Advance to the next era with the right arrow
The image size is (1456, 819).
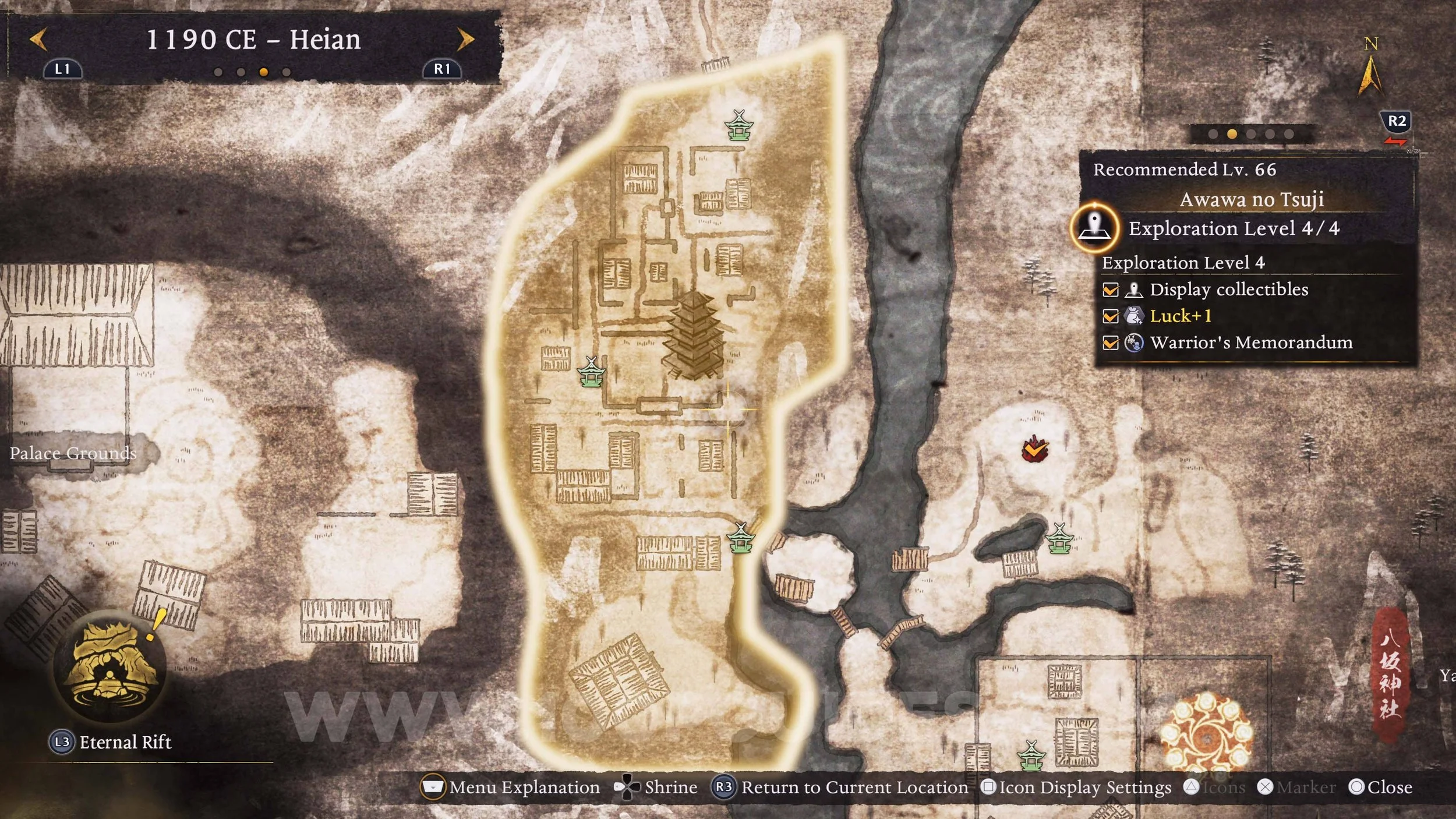[465, 40]
